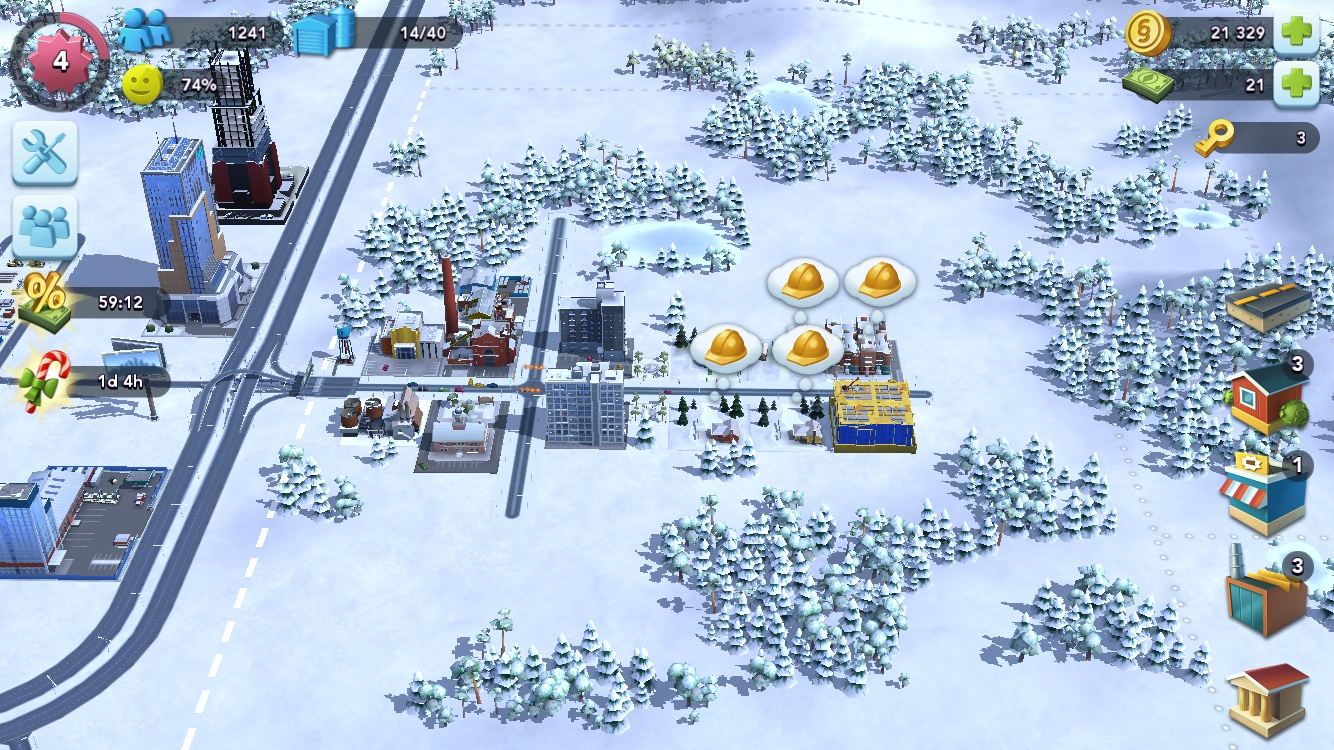Screen dimensions: 1334x750
Task: Tap the level 4 star badge
Action: [59, 60]
